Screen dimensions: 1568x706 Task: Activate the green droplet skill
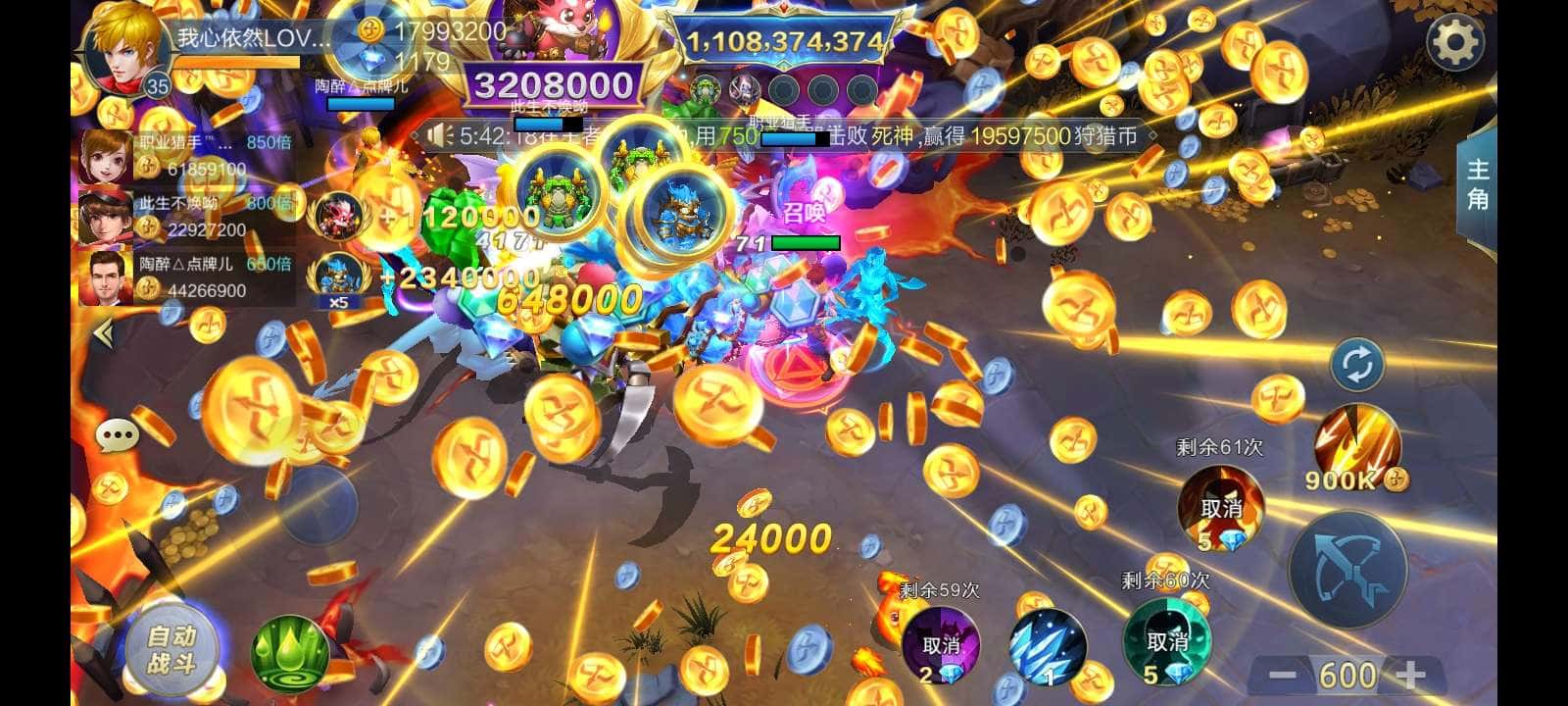coord(290,651)
